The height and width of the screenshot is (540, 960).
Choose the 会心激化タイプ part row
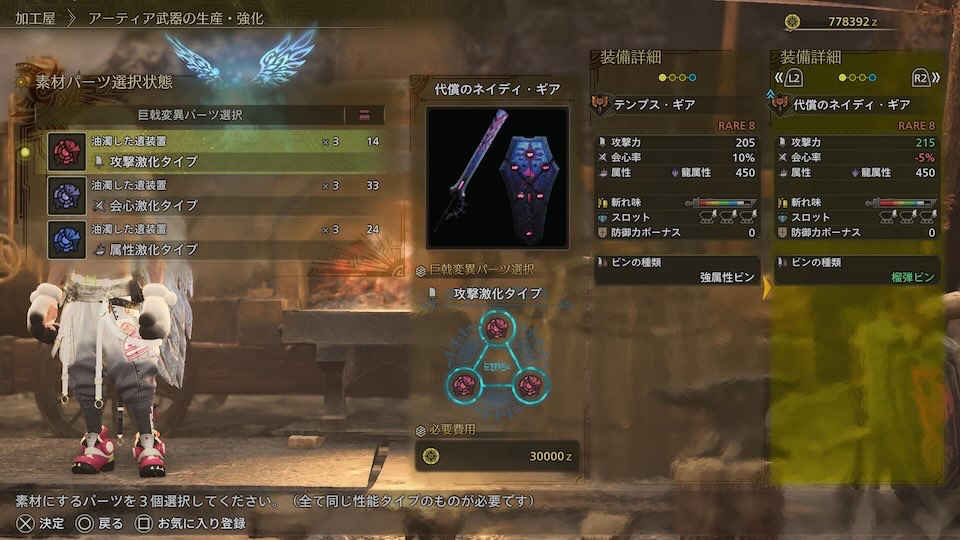pos(215,195)
